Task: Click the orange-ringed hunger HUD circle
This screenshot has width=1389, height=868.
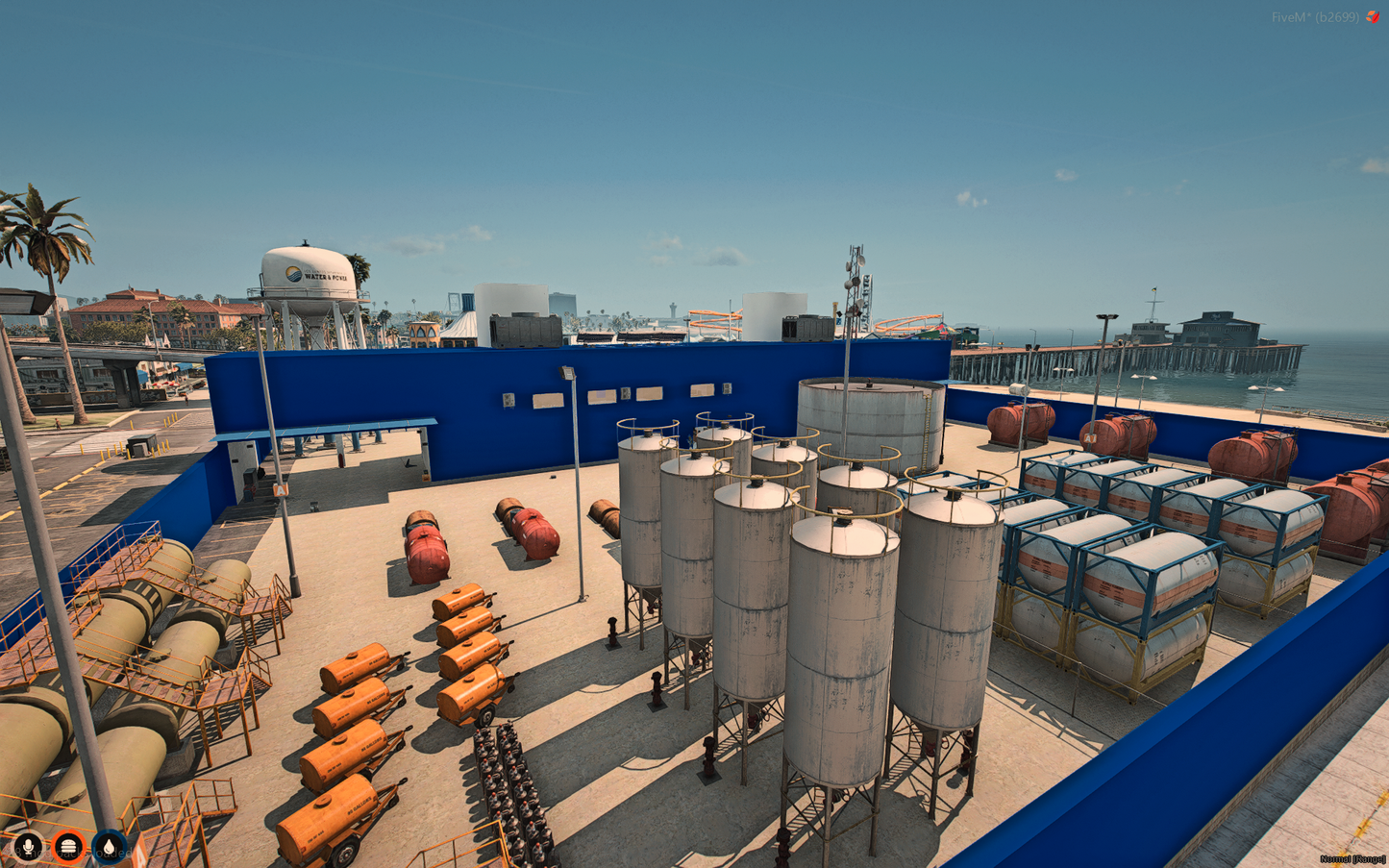Action: pyautogui.click(x=68, y=846)
